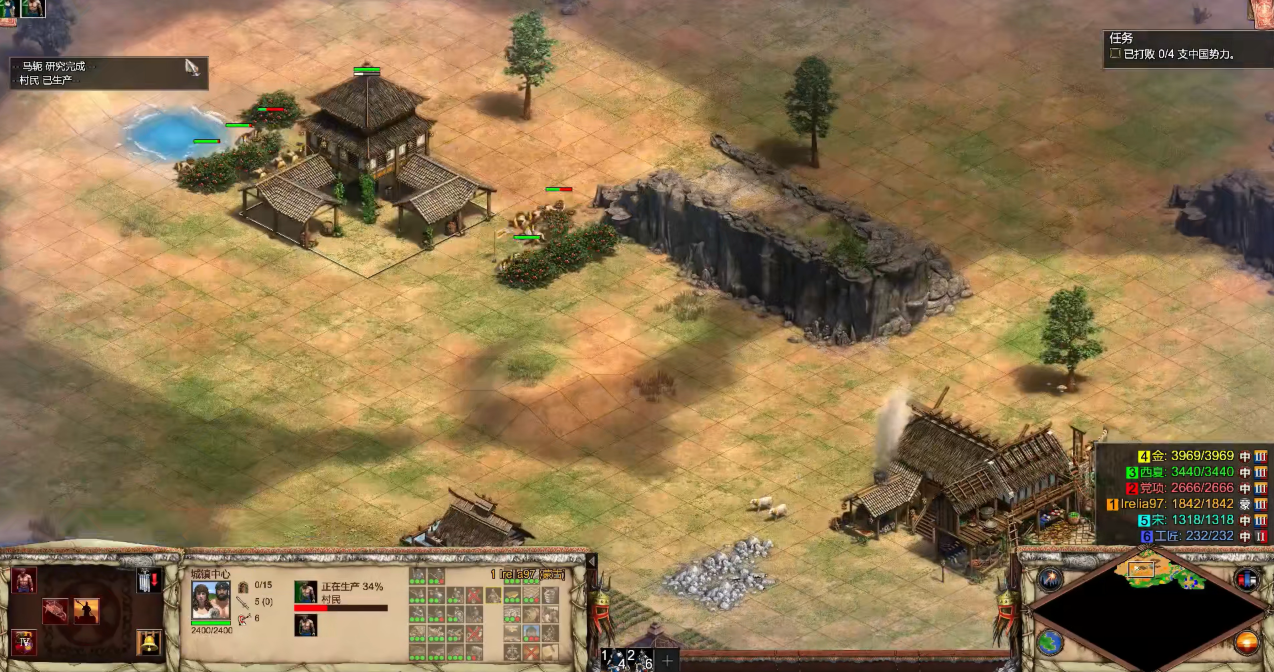1274x672 pixels.
Task: Collapse the technology tree side panel arrow
Action: point(591,562)
